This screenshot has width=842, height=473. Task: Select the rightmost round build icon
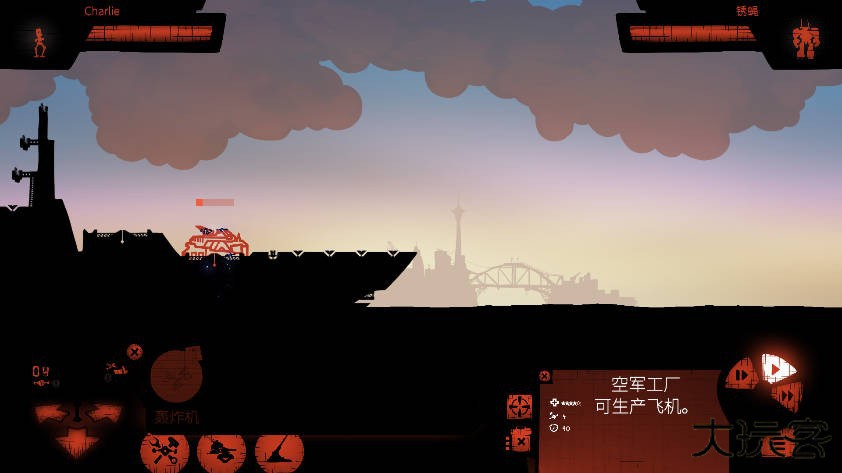(279, 451)
